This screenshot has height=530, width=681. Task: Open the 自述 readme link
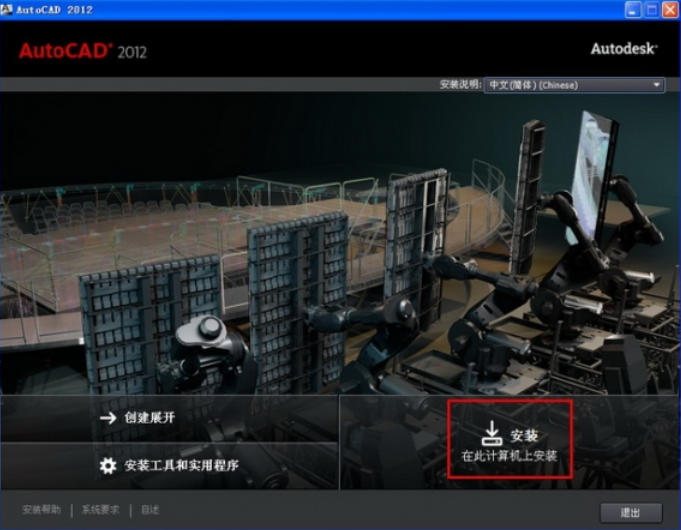pyautogui.click(x=150, y=510)
